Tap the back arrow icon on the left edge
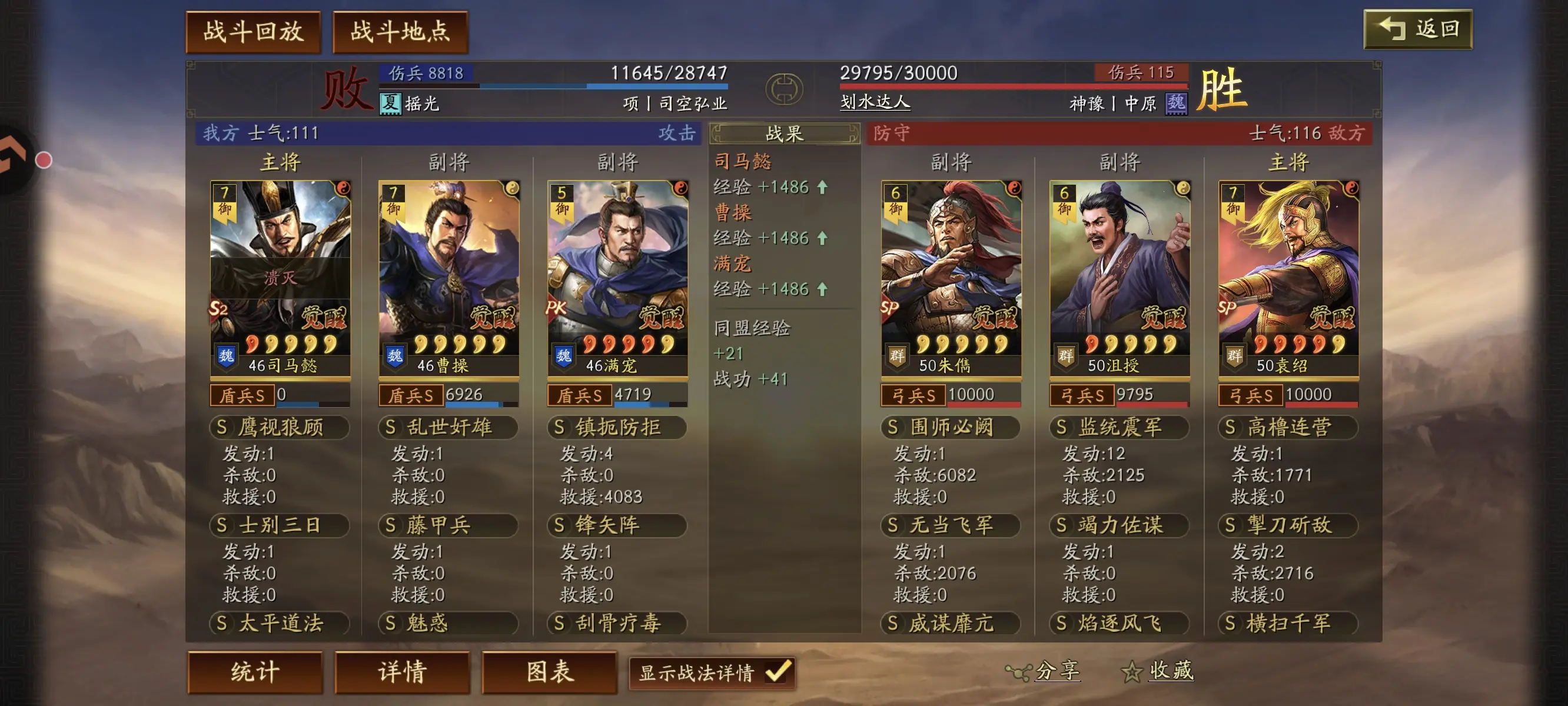This screenshot has height=706, width=1568. pyautogui.click(x=11, y=156)
